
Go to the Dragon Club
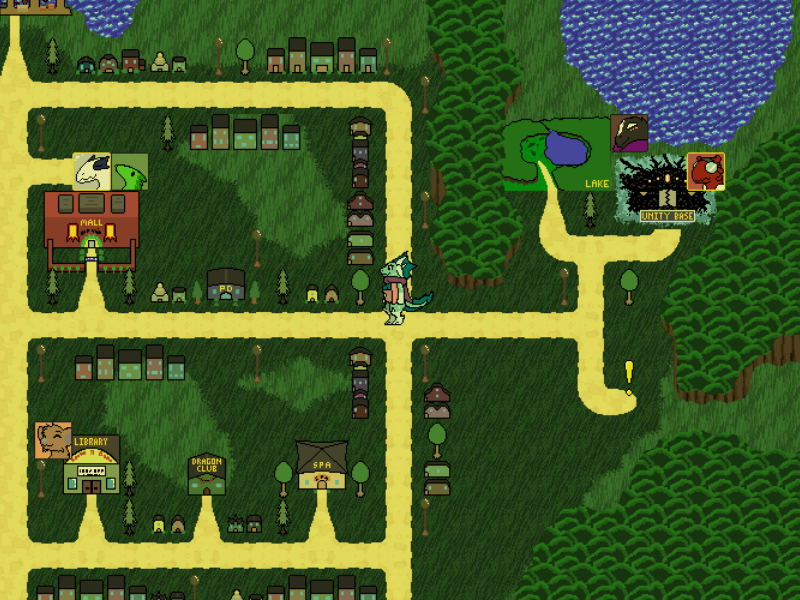coord(207,474)
